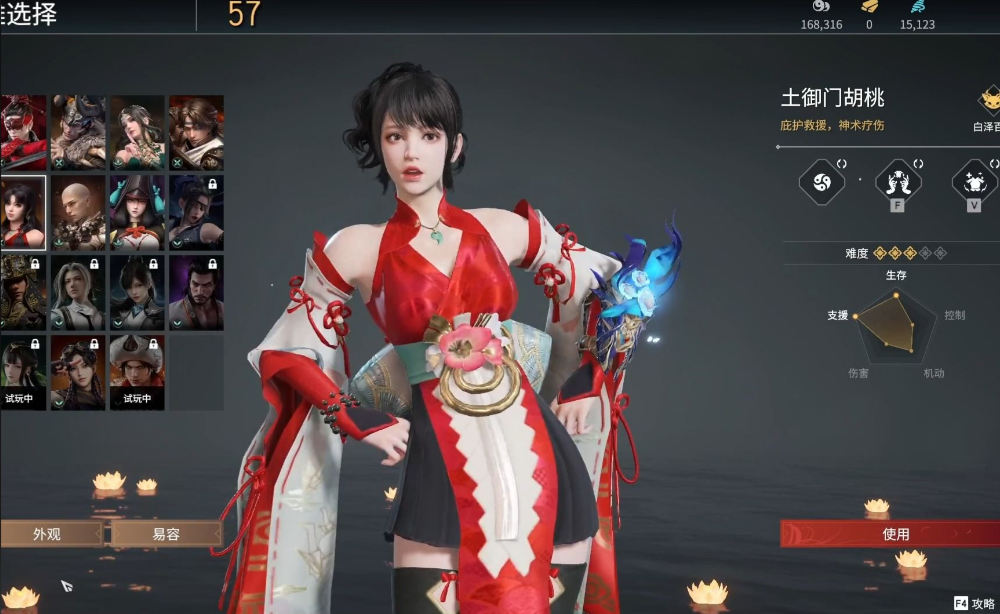Open the 易容 face customization menu
The image size is (1000, 614).
point(166,534)
